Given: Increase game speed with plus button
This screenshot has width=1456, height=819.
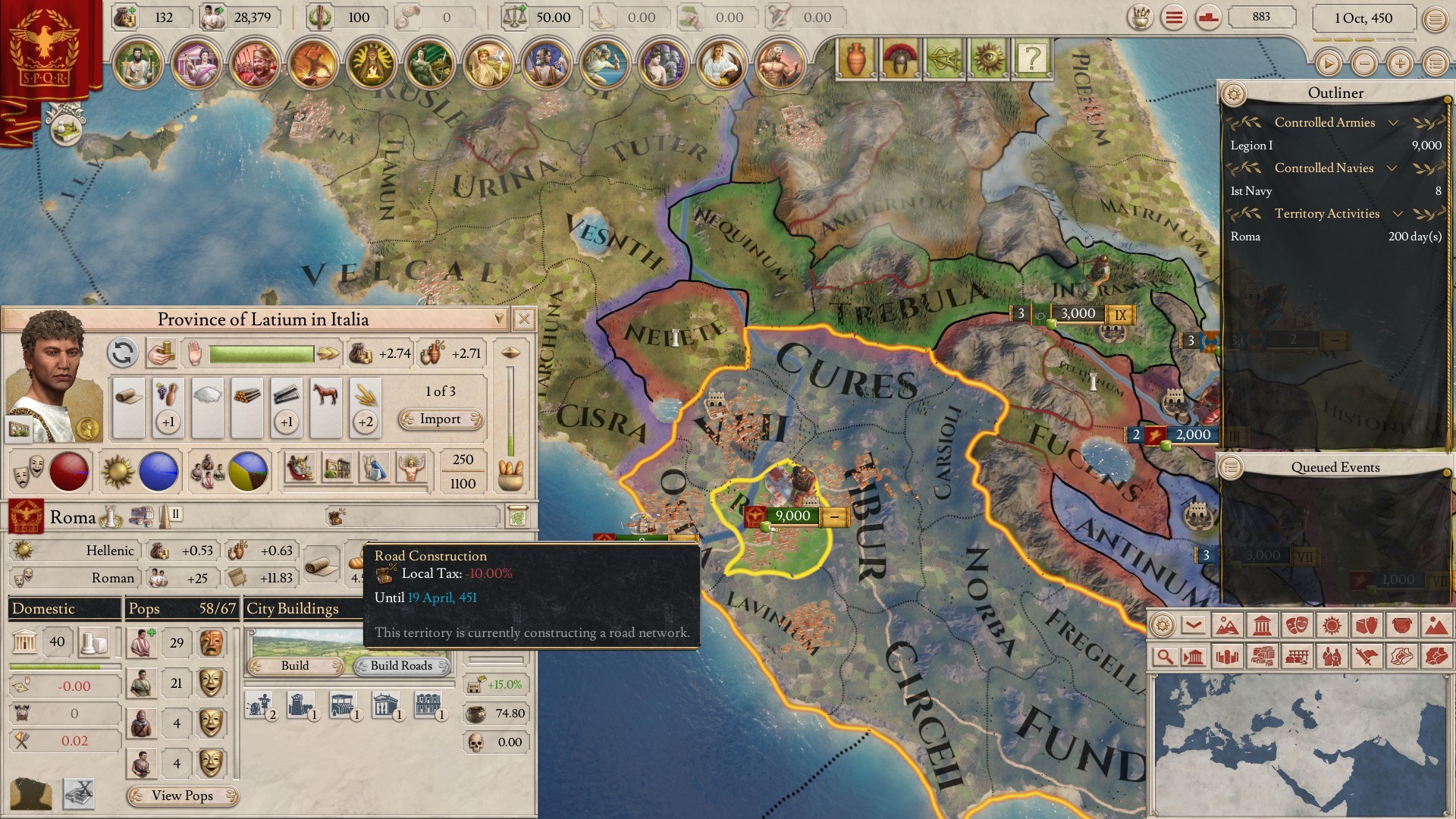Looking at the screenshot, I should 1400,64.
